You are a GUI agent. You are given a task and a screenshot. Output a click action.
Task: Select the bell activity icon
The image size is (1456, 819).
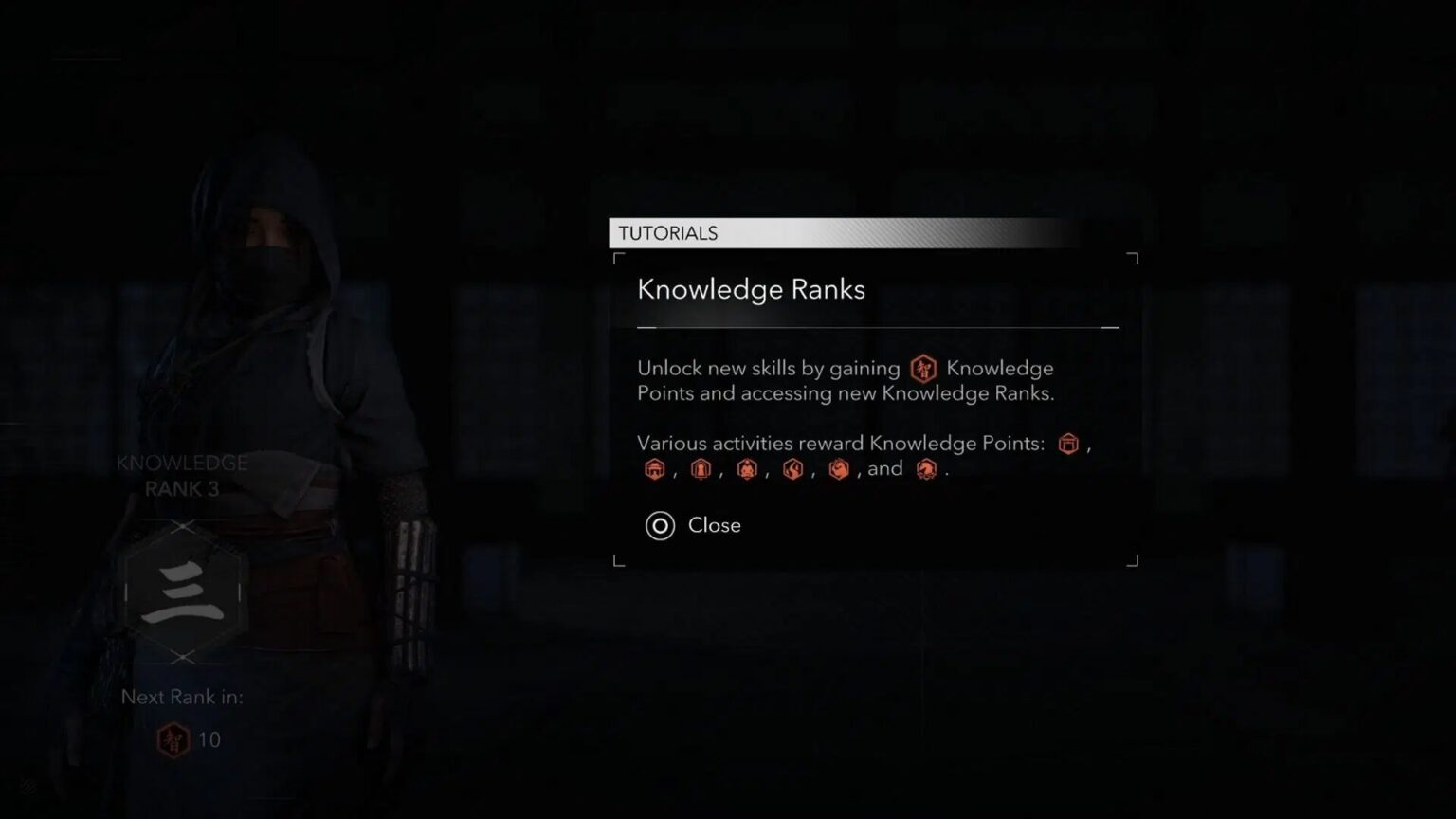(x=701, y=469)
